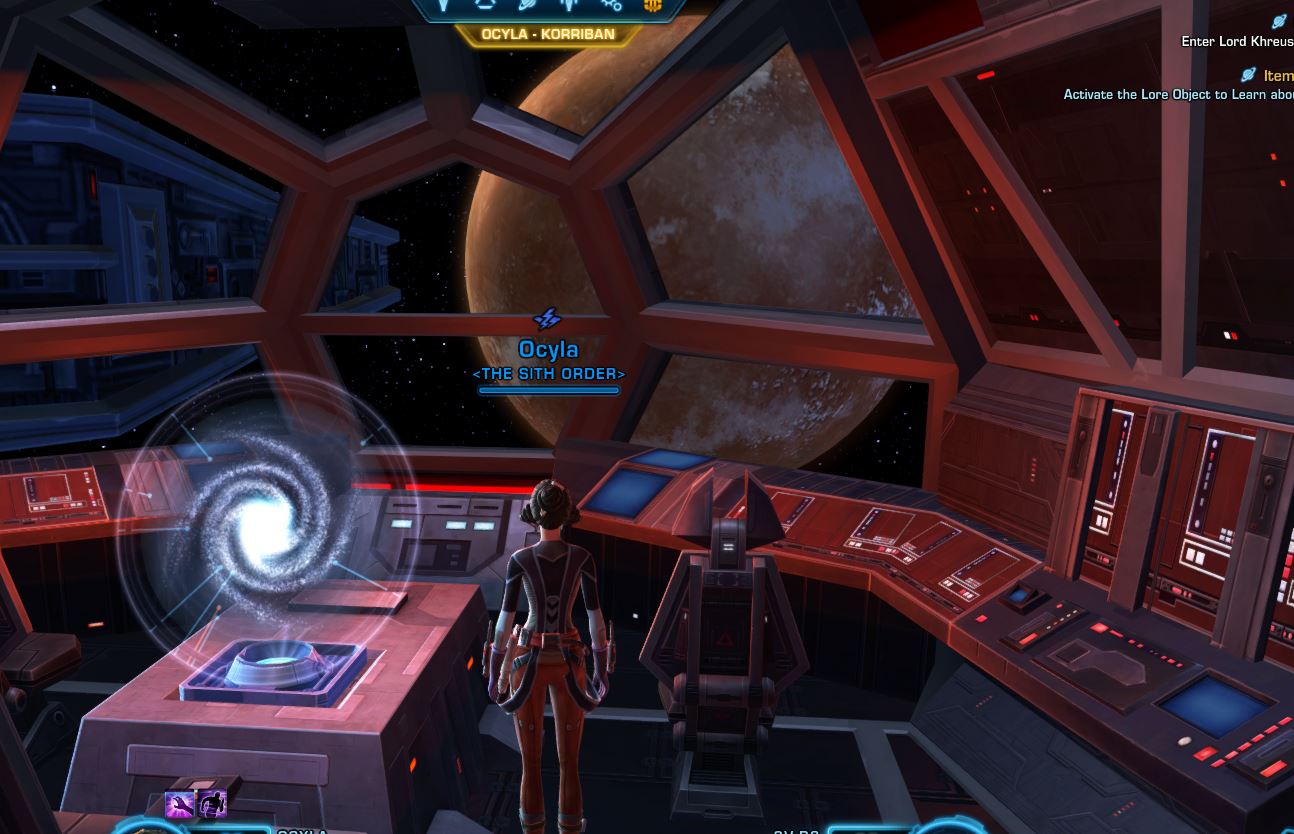This screenshot has height=834, width=1294.
Task: Click the Activate the Lore Object objective
Action: (x=1178, y=94)
